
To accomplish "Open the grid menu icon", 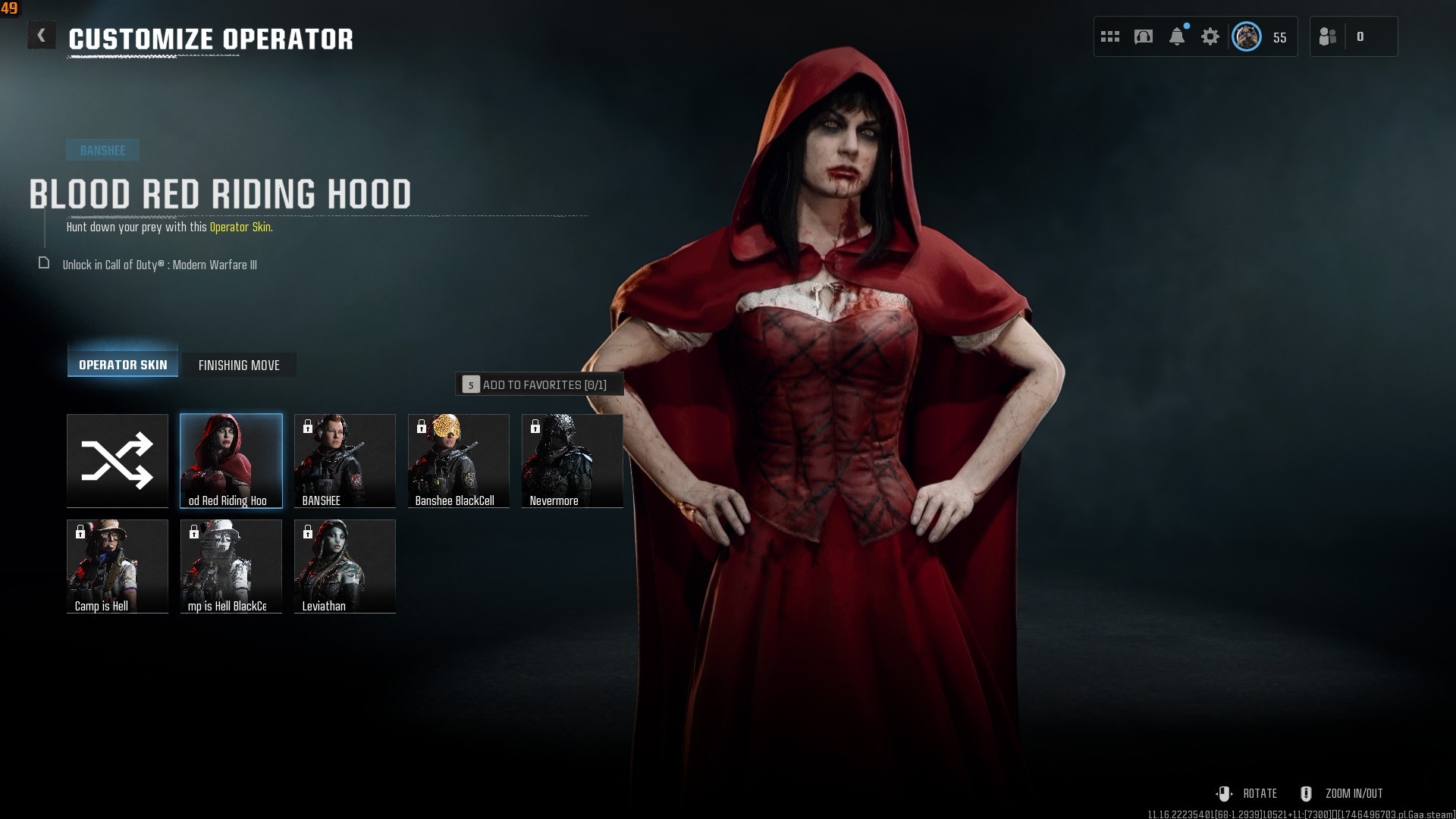I will click(x=1110, y=36).
